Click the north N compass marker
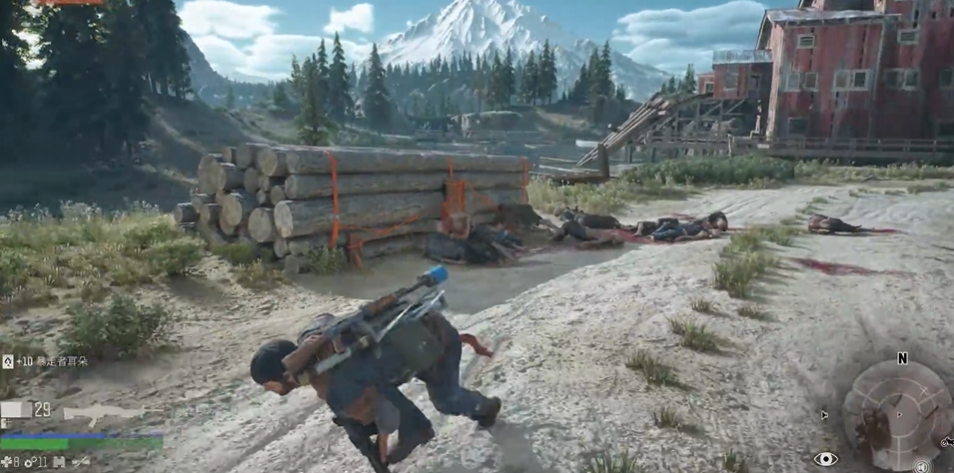The height and width of the screenshot is (473, 954). [x=902, y=358]
